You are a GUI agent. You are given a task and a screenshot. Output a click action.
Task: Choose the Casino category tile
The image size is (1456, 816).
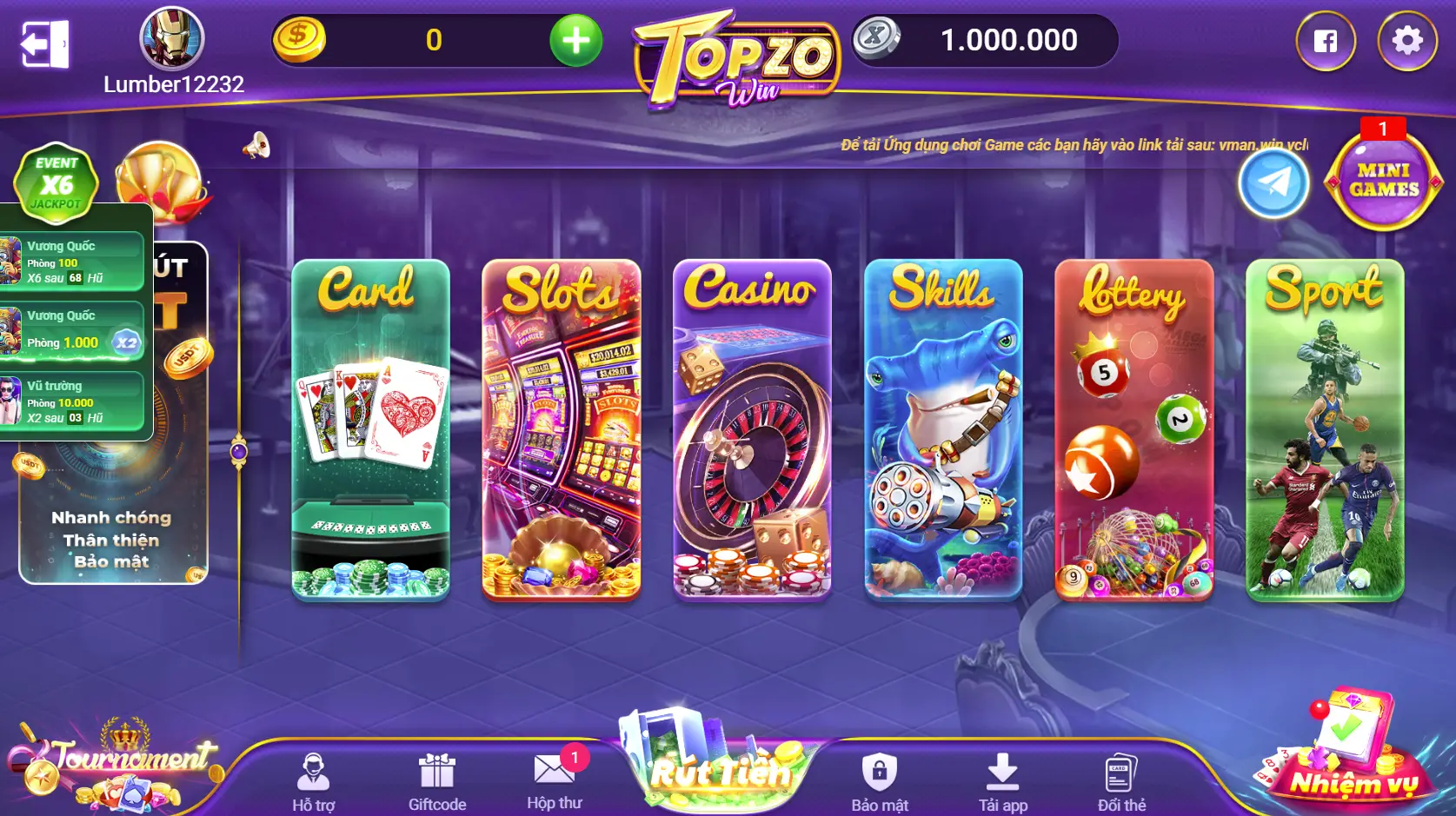pyautogui.click(x=752, y=429)
